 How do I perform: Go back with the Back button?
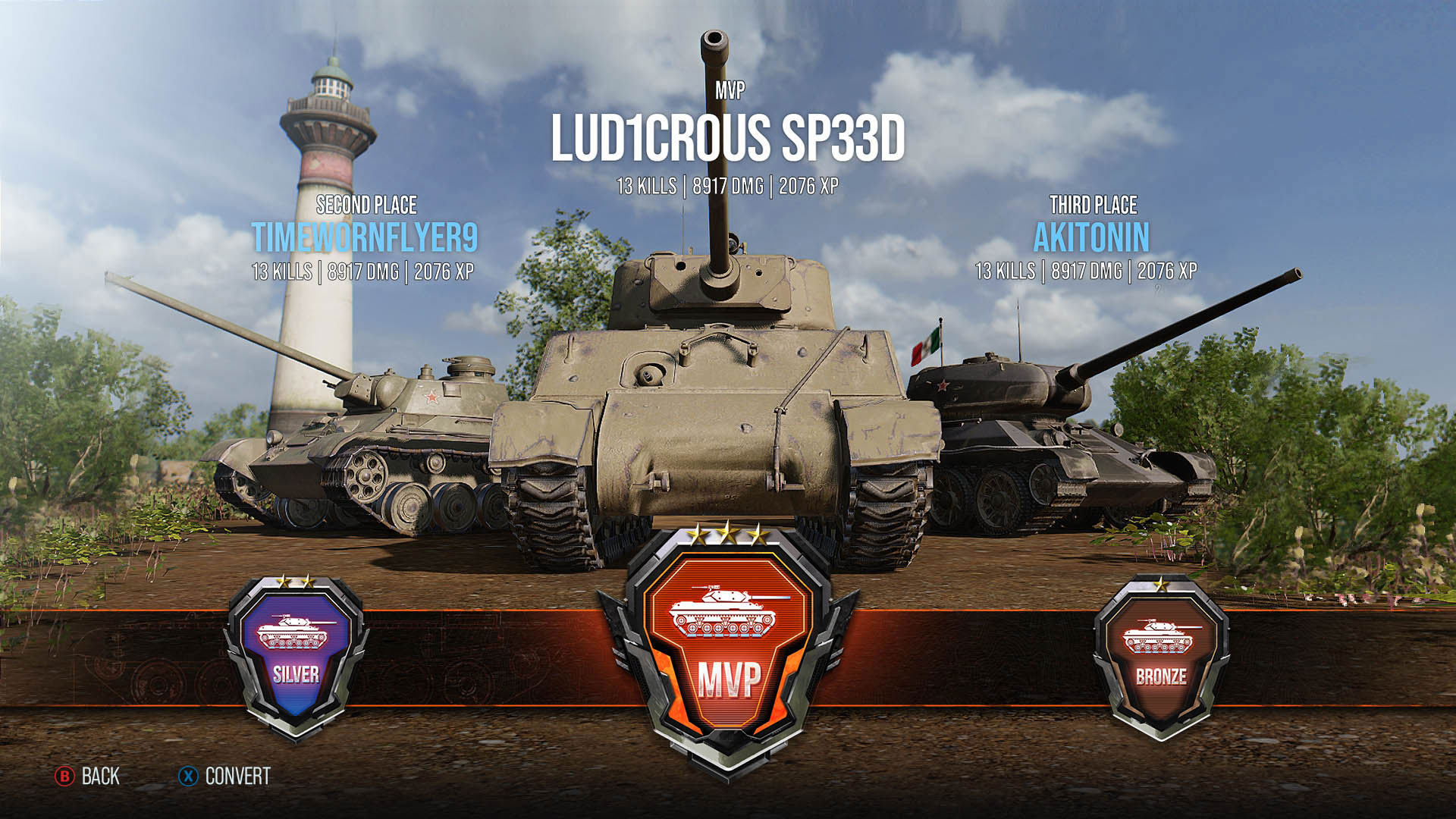click(x=87, y=776)
